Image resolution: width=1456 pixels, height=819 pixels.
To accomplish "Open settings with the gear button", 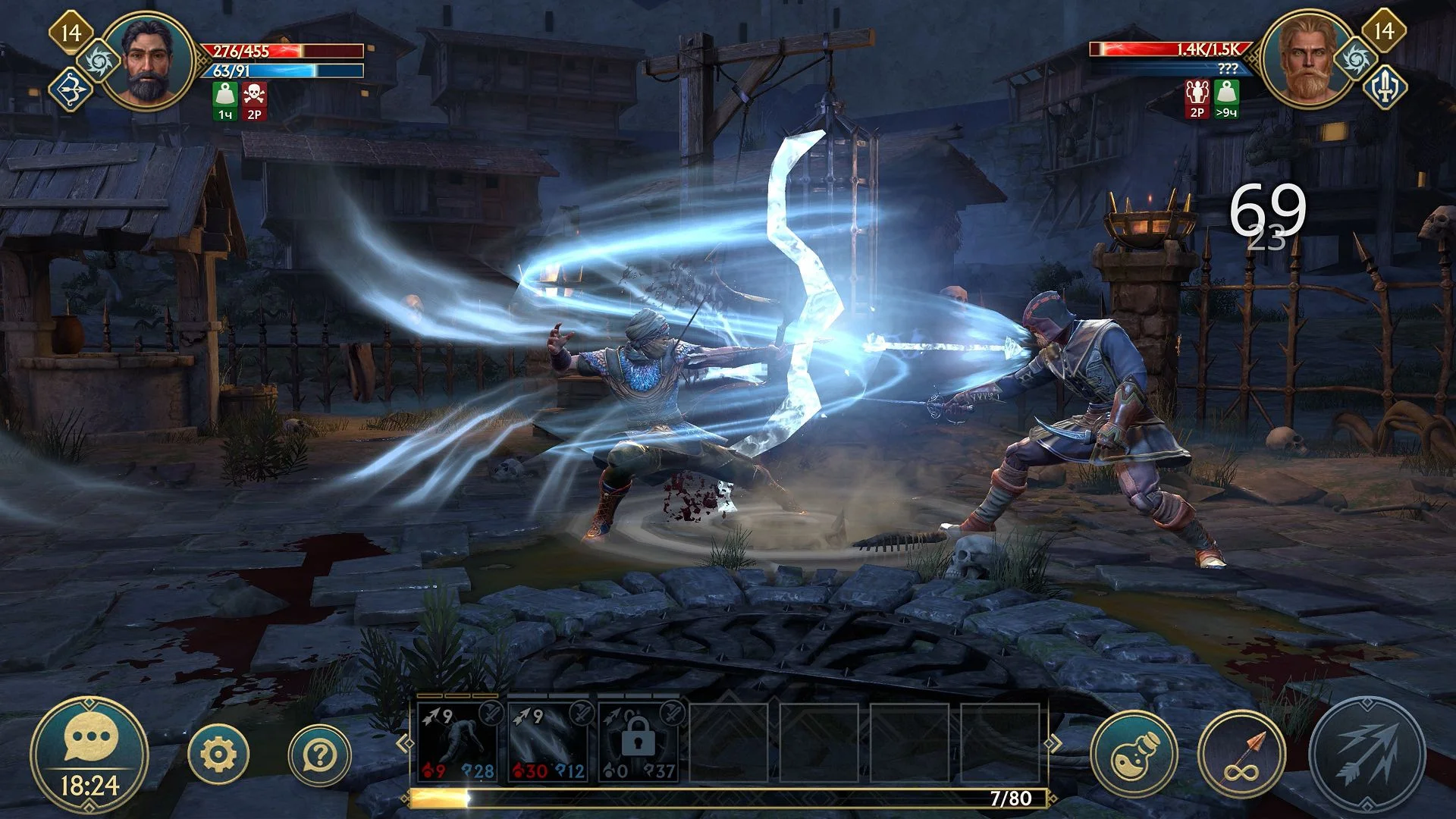I will pyautogui.click(x=218, y=755).
